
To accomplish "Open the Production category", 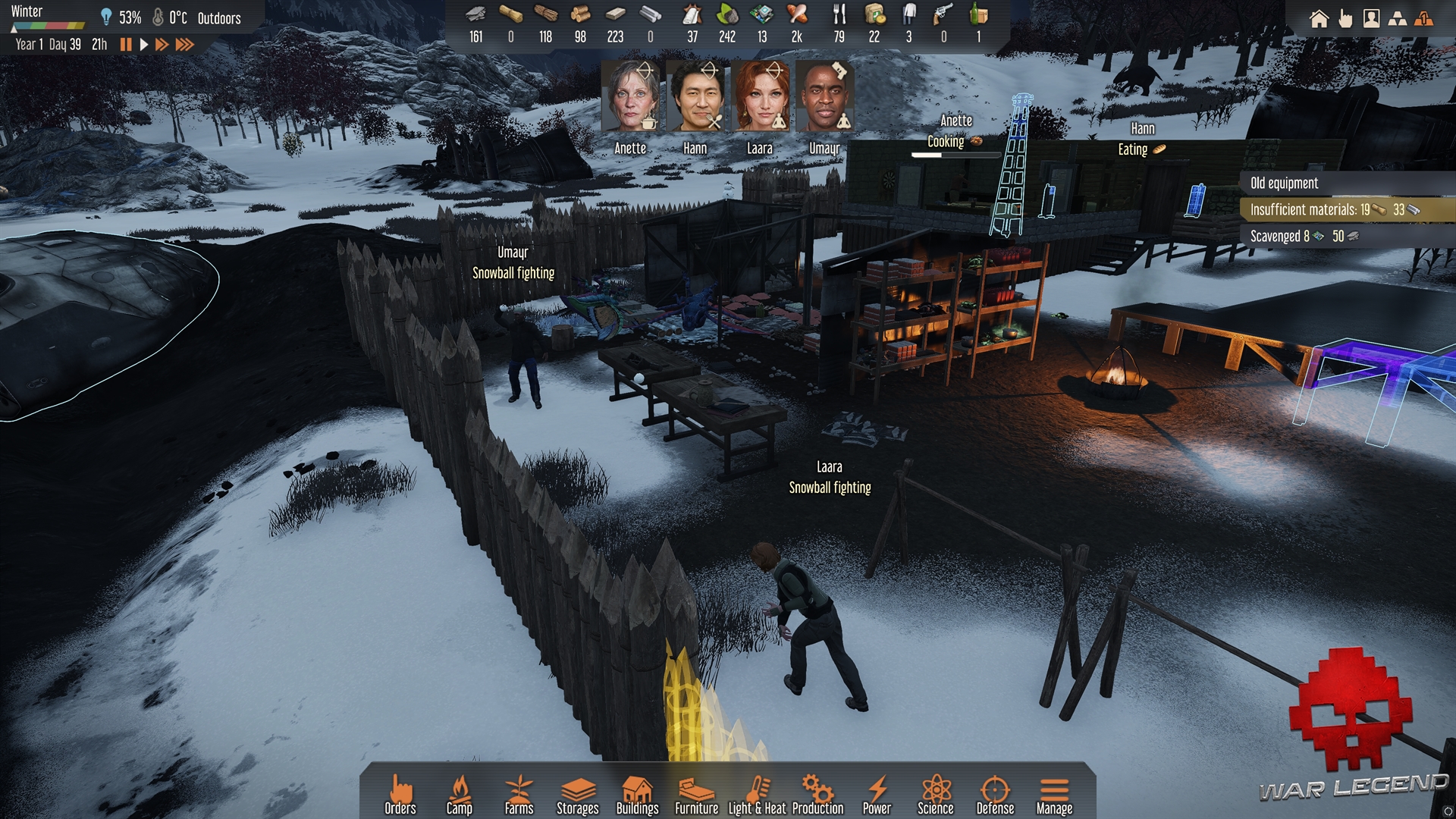I will (x=817, y=795).
